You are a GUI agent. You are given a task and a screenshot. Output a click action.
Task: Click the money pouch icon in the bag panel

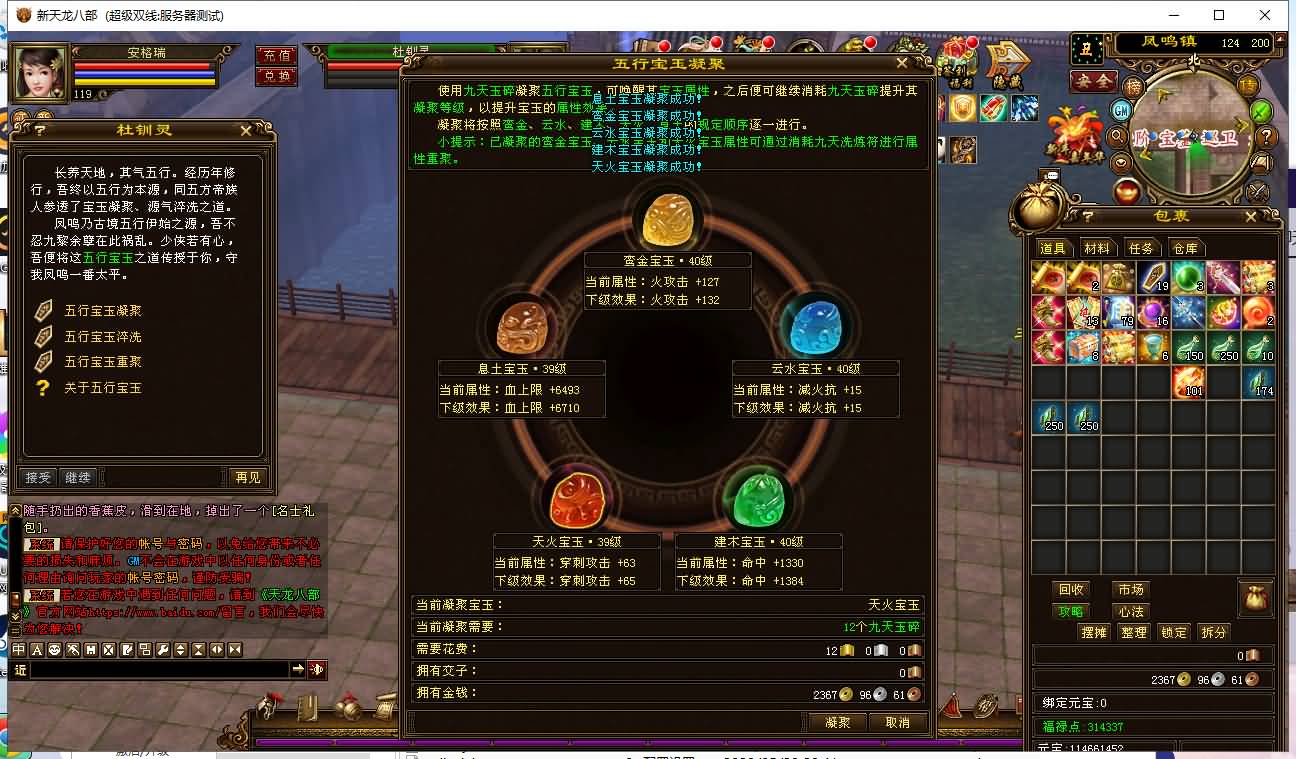coord(1256,598)
